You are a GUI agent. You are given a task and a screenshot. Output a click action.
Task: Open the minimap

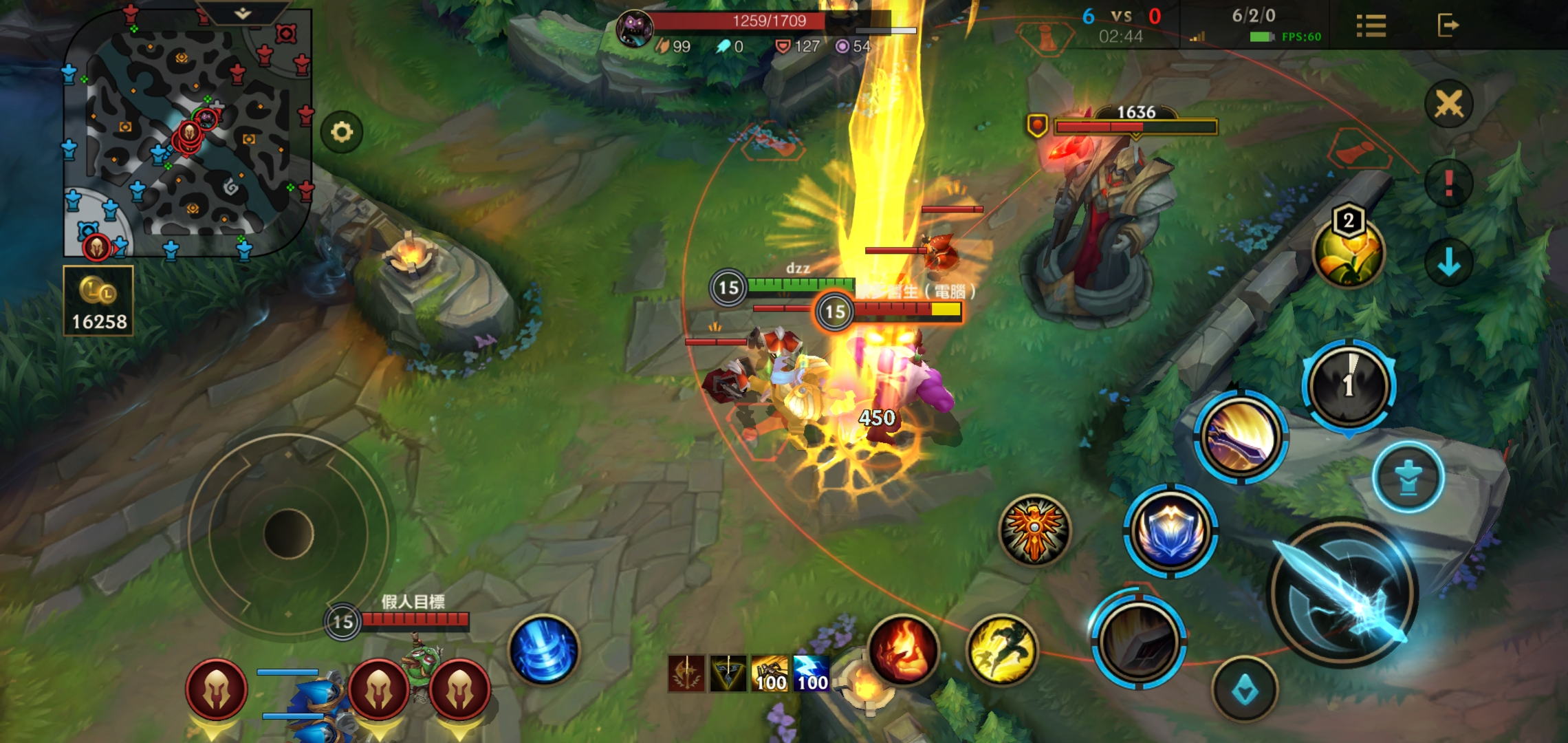[186, 138]
